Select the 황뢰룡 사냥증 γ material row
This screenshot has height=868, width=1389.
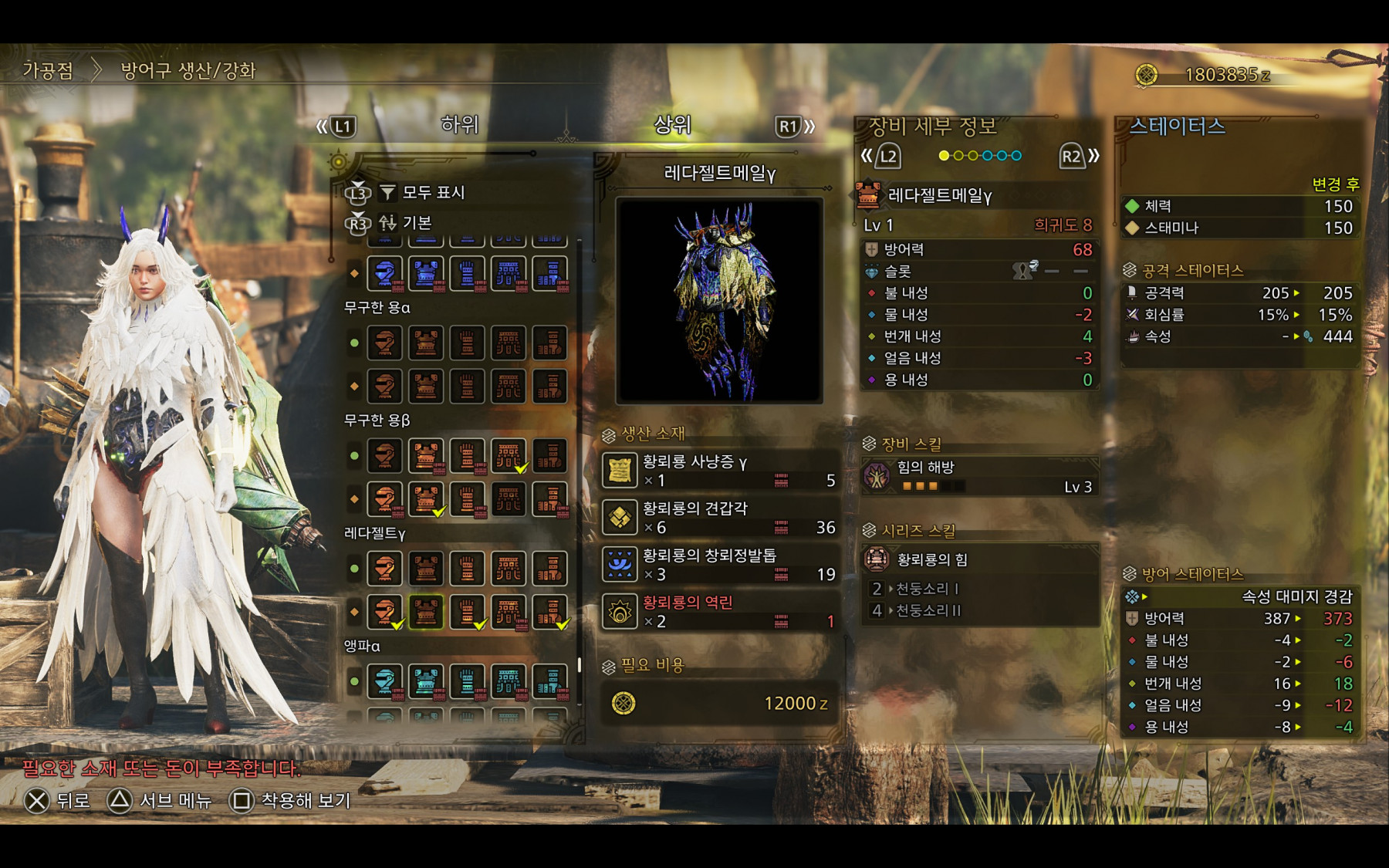click(720, 471)
